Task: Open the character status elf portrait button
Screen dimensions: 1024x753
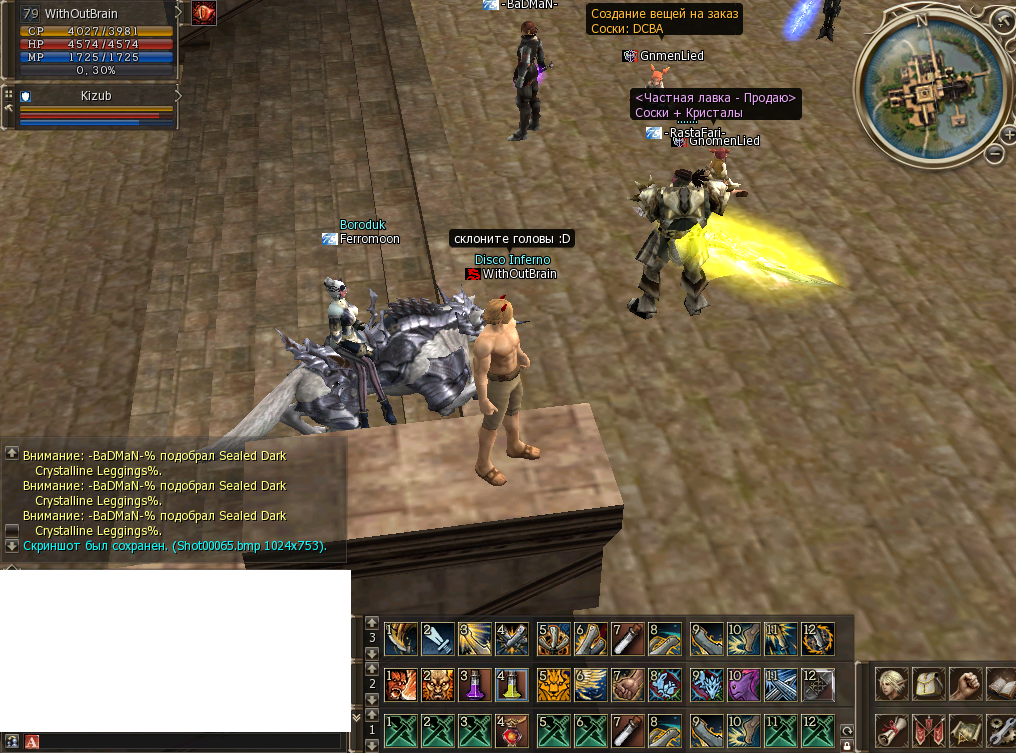Action: tap(890, 685)
